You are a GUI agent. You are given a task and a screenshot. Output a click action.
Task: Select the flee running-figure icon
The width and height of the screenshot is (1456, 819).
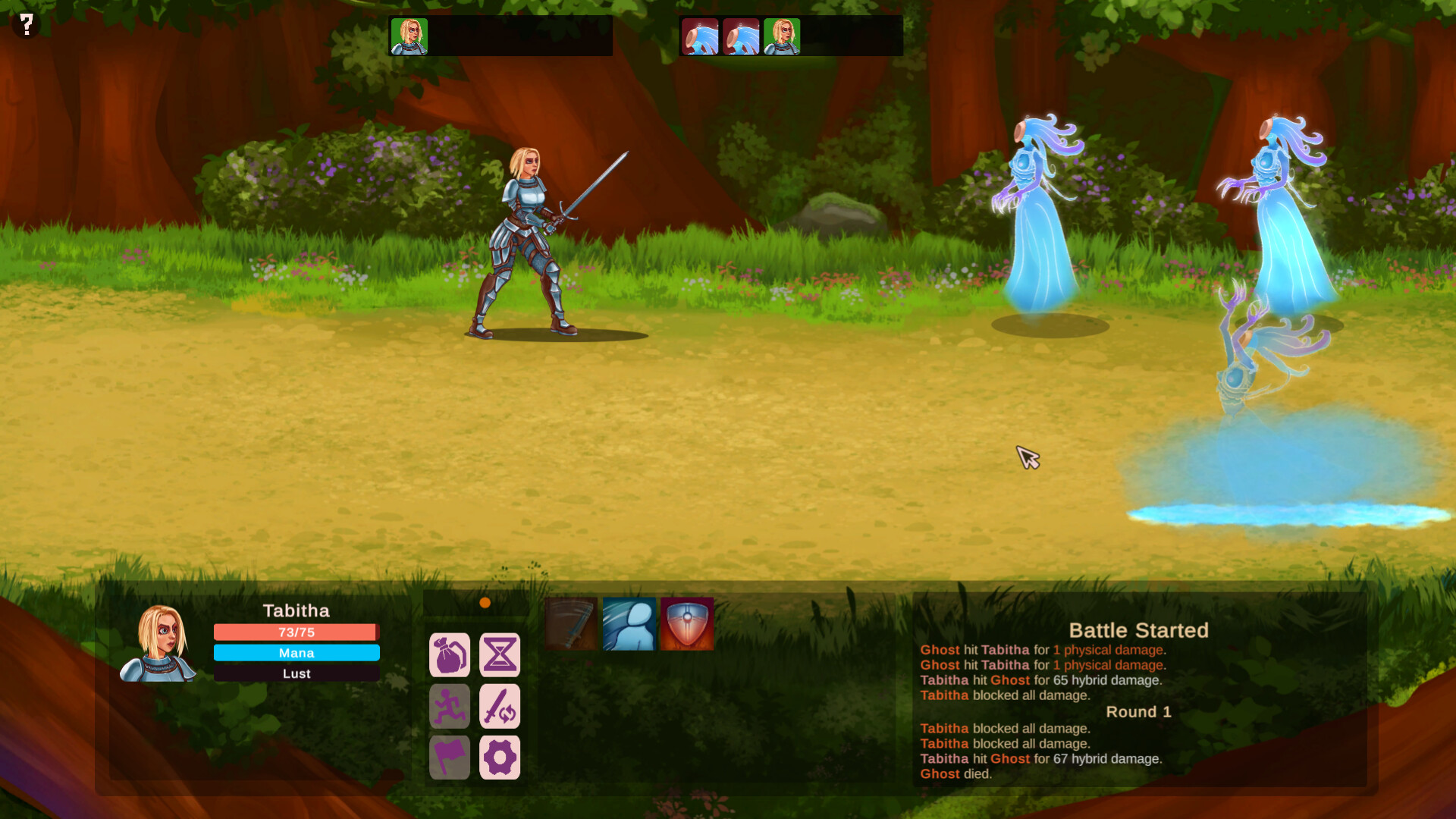pyautogui.click(x=449, y=706)
